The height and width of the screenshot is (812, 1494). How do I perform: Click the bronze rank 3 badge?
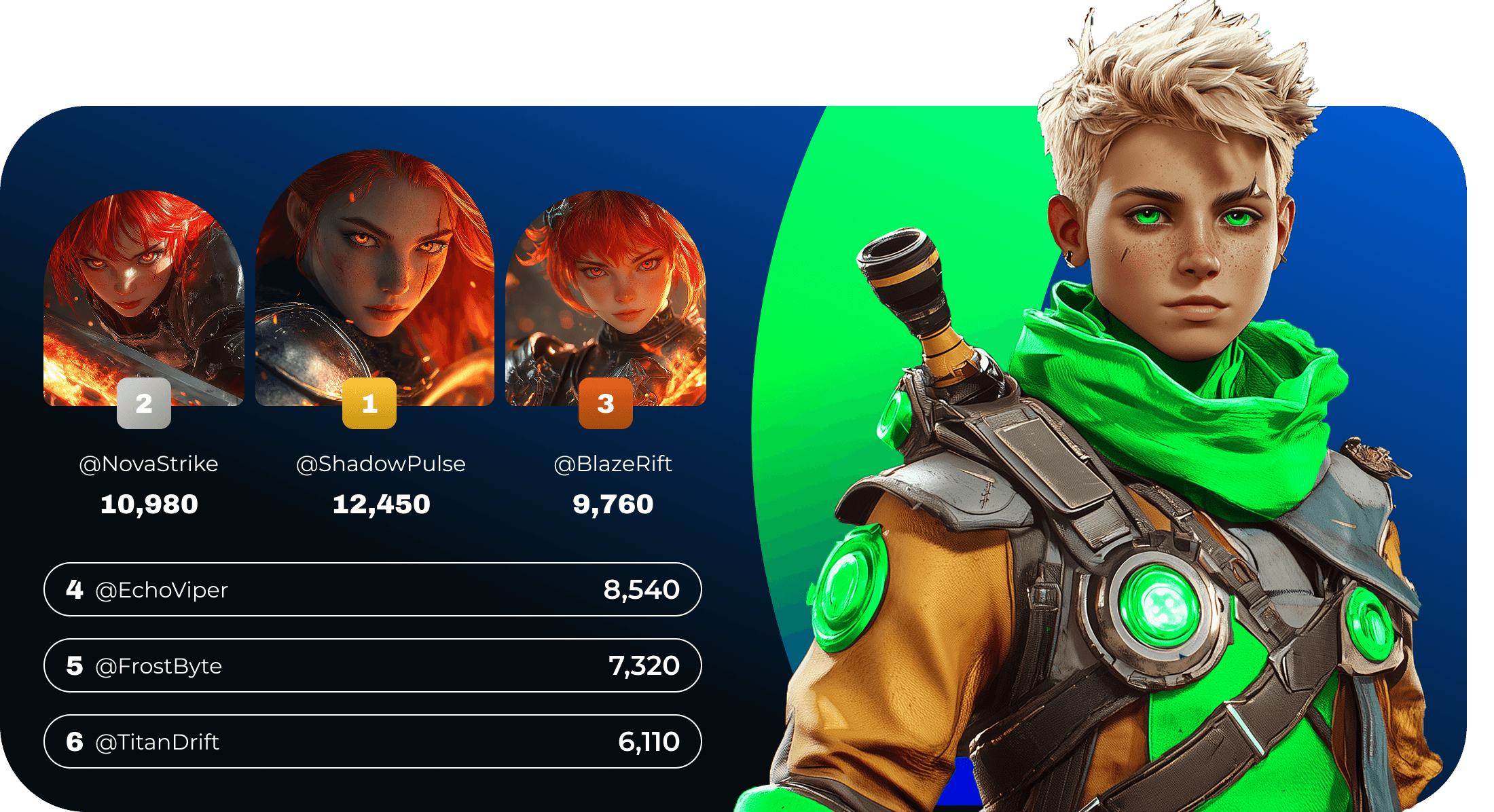[605, 403]
